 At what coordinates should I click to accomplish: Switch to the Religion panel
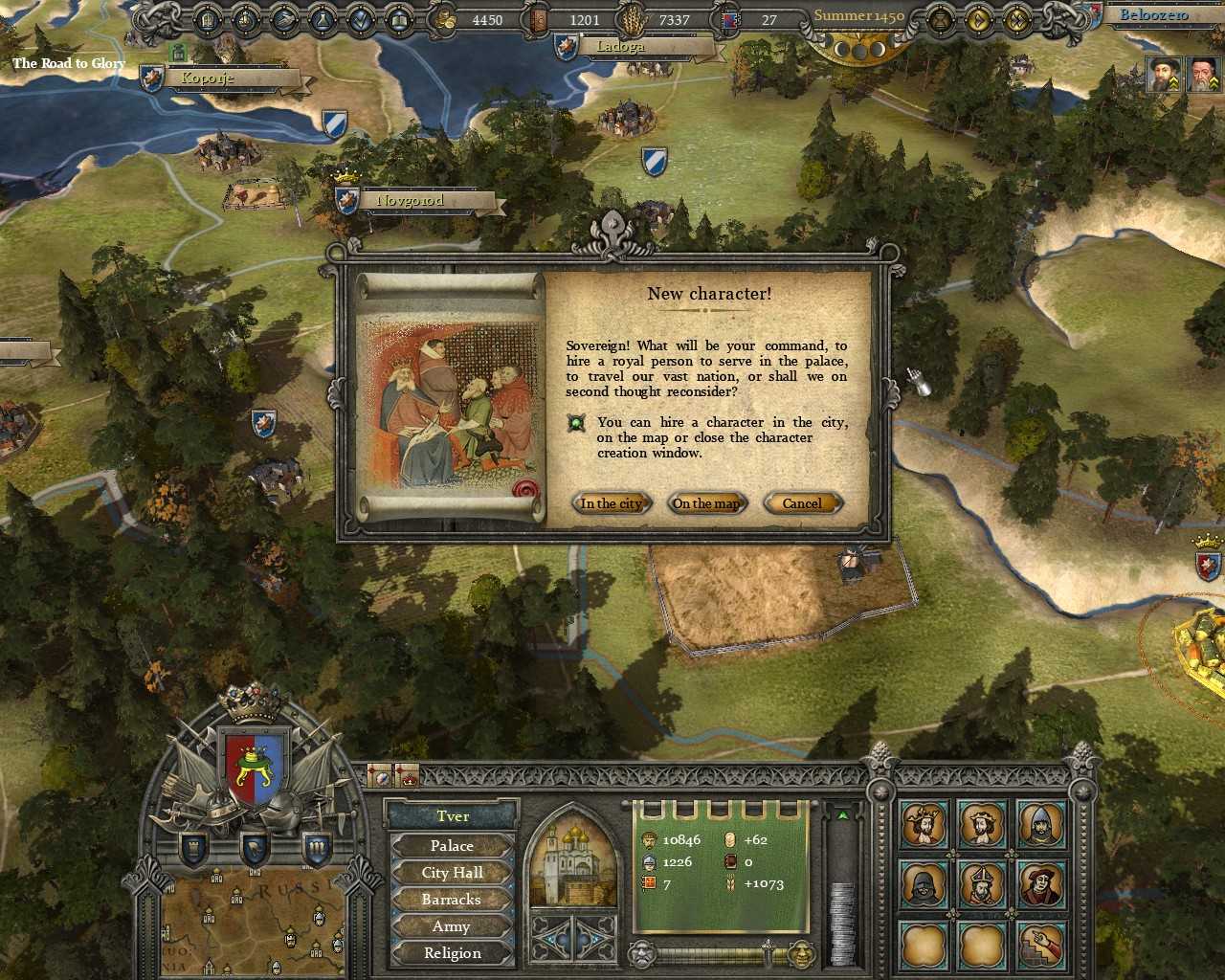tap(452, 952)
